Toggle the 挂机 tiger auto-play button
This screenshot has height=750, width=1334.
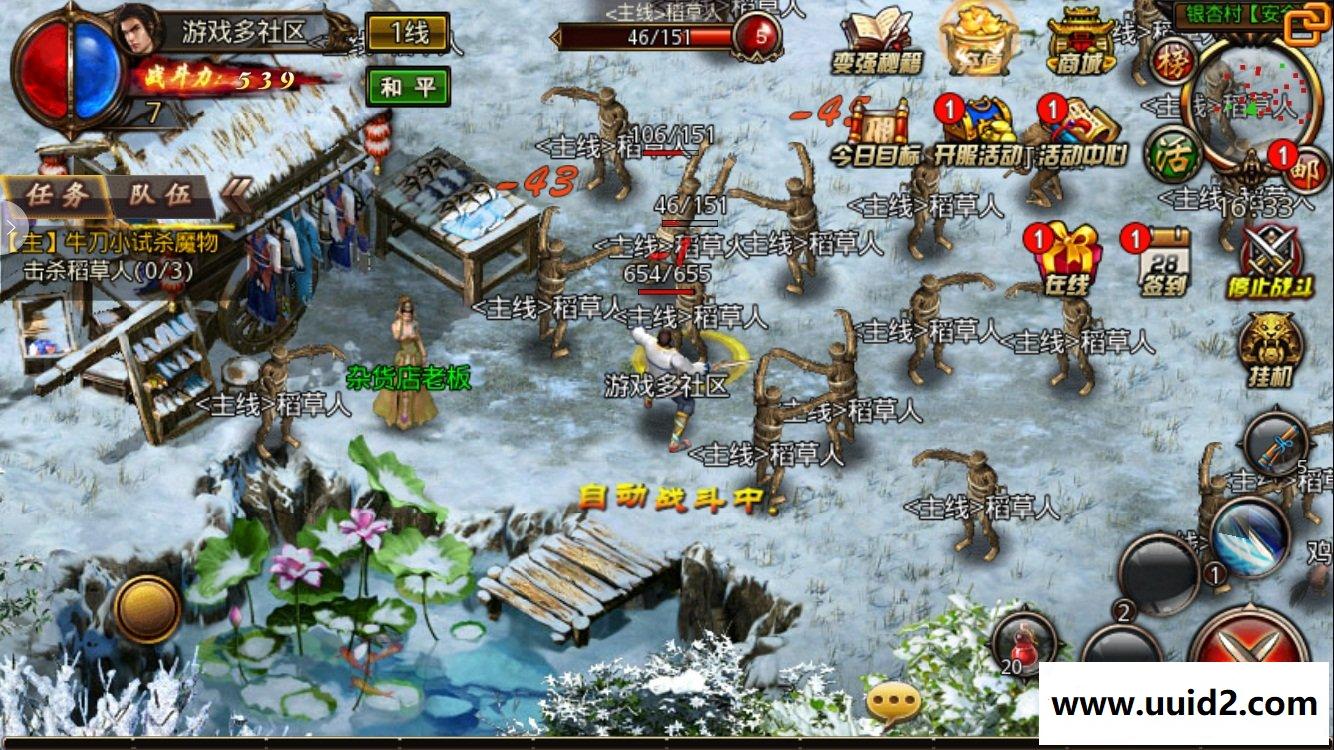[1270, 349]
